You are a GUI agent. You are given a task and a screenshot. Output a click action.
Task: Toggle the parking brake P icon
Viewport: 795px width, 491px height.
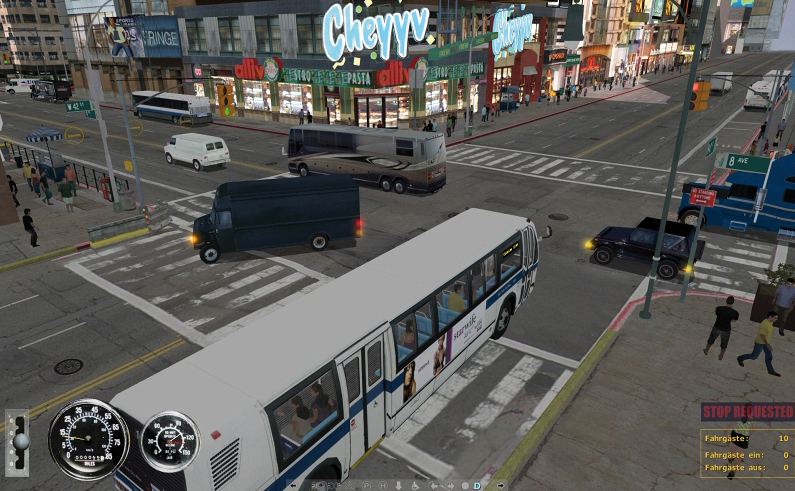[x=367, y=486]
